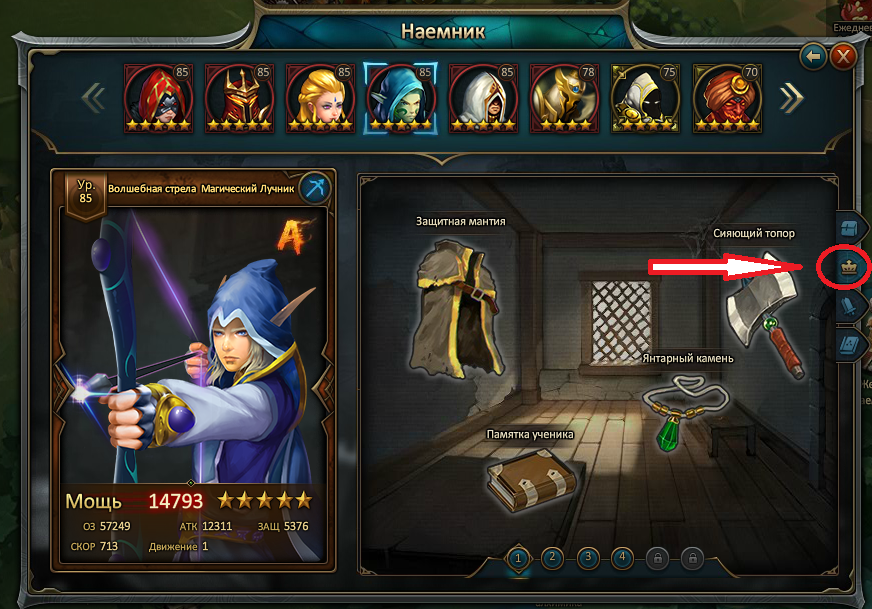Click the bow class icon on hero card
The width and height of the screenshot is (872, 609).
pos(315,187)
